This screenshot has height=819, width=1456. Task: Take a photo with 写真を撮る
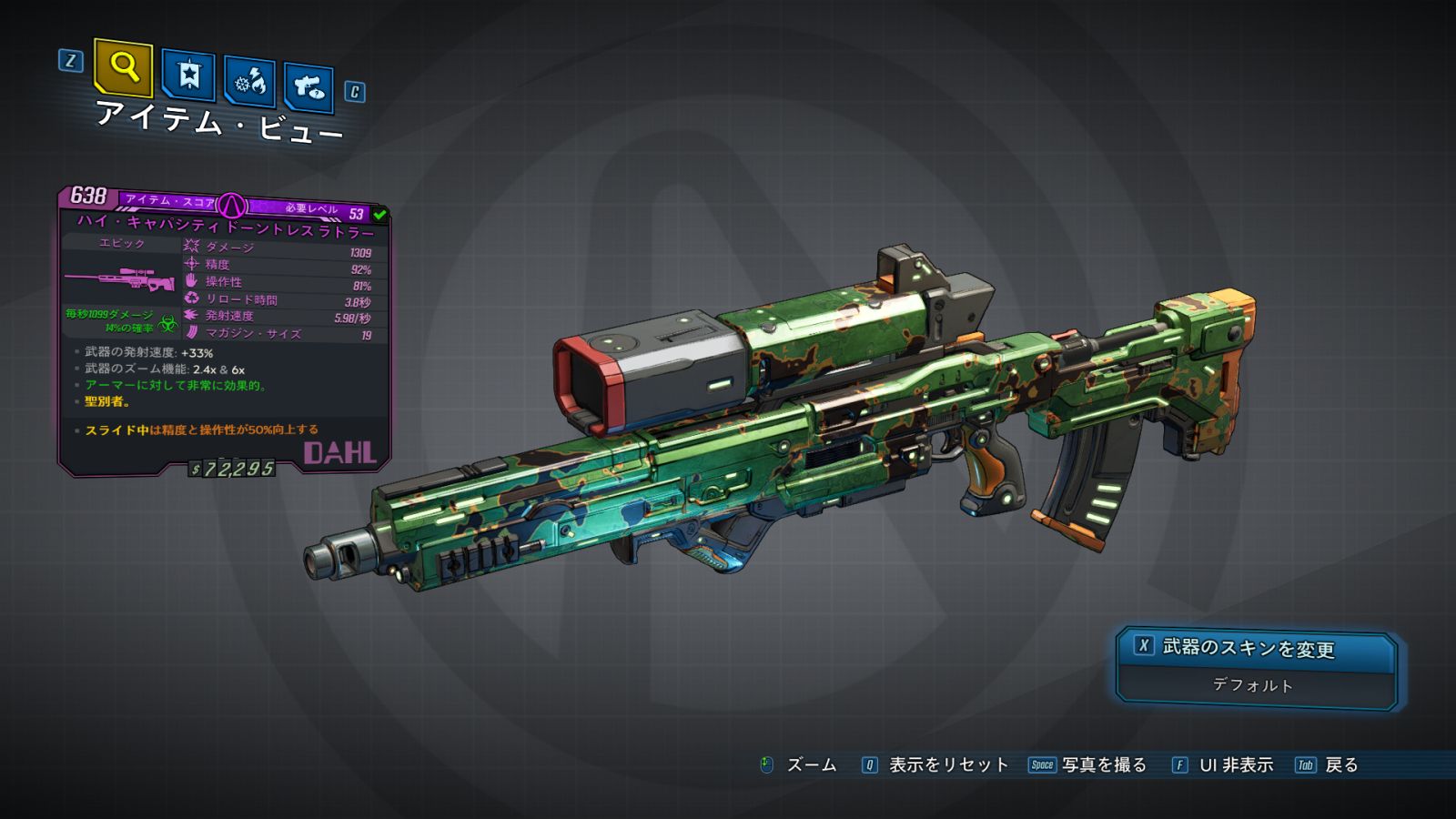tap(1087, 765)
